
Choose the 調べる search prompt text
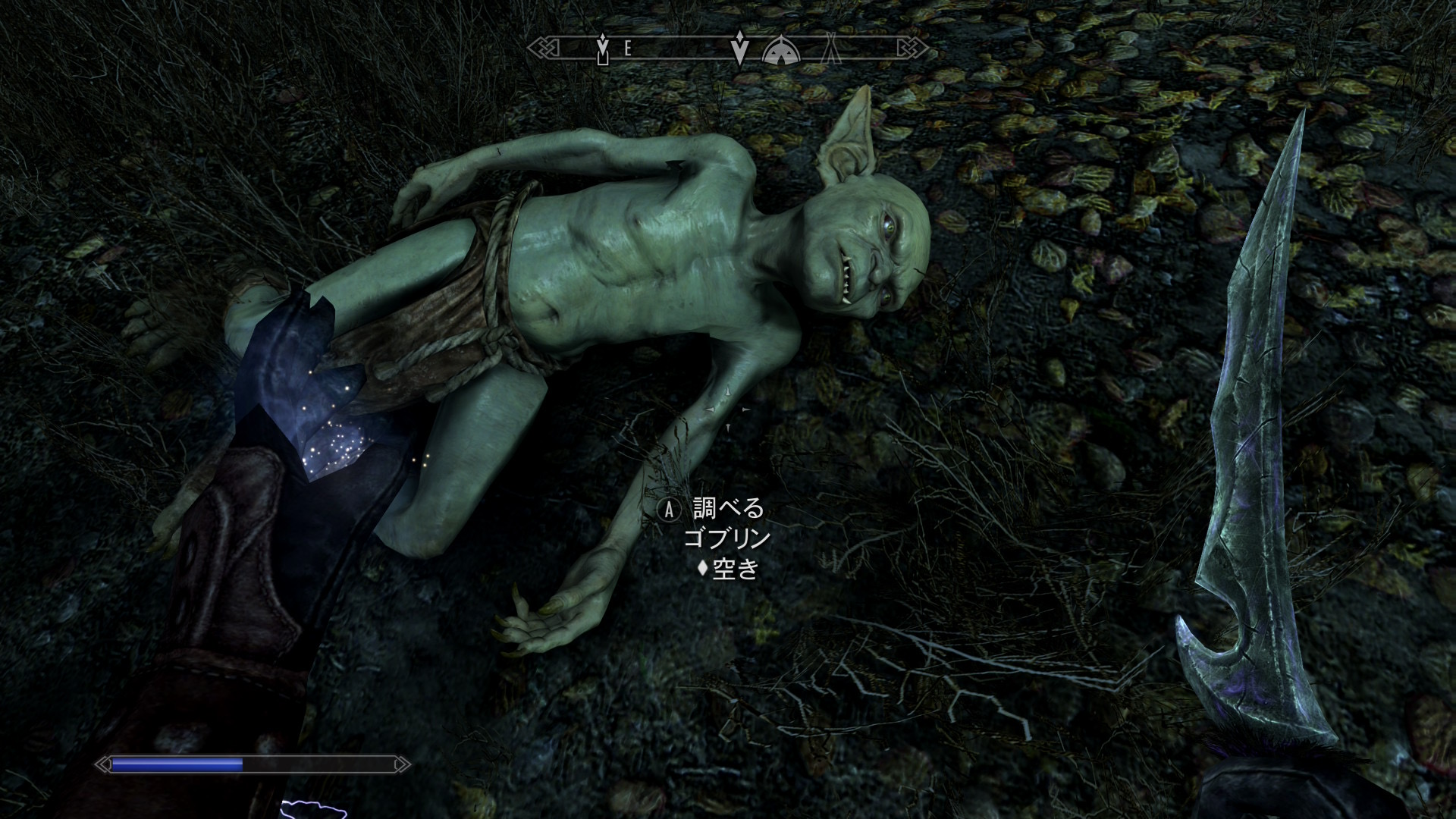pos(728,508)
